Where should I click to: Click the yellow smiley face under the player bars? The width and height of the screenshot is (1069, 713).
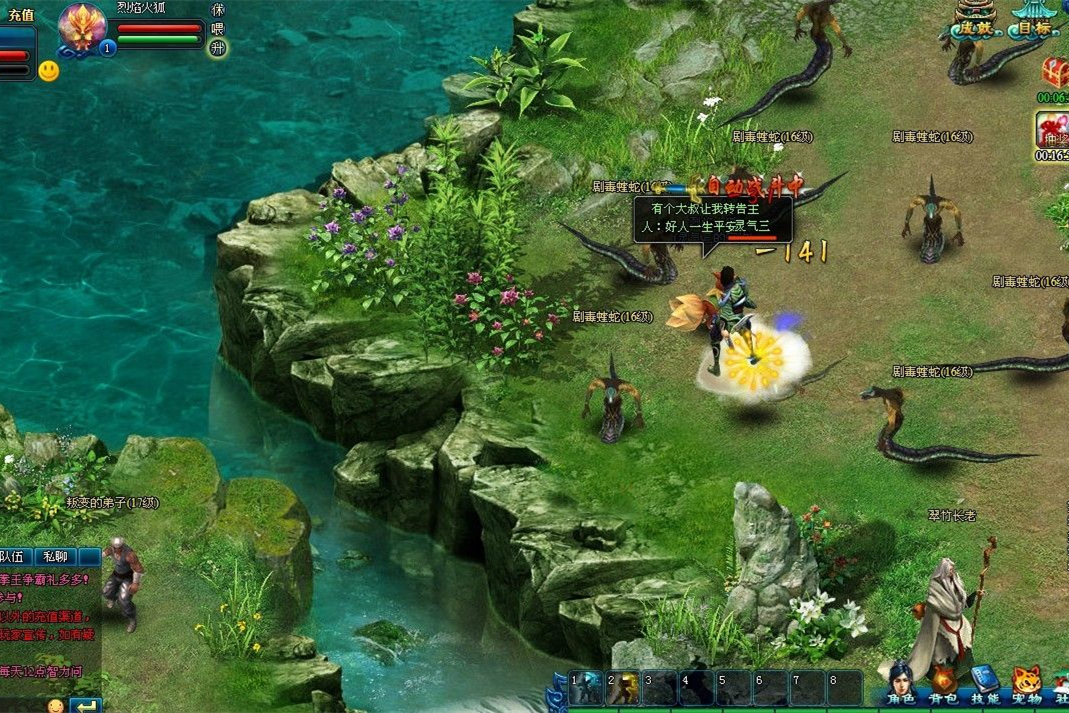click(48, 71)
